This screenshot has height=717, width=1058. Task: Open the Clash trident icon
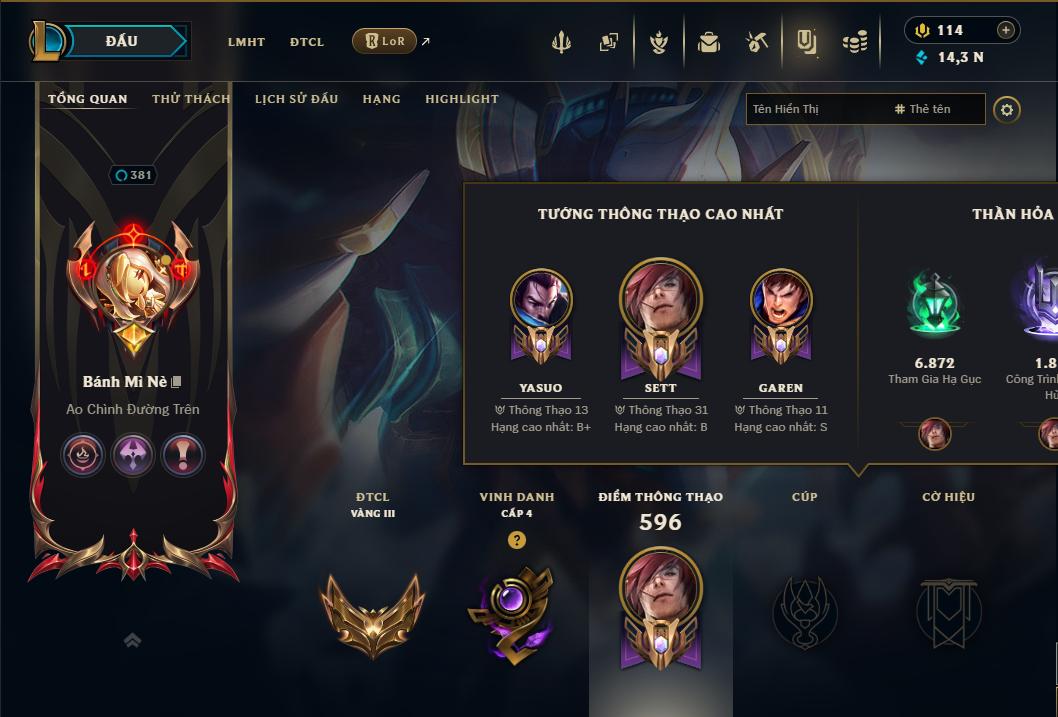click(561, 42)
